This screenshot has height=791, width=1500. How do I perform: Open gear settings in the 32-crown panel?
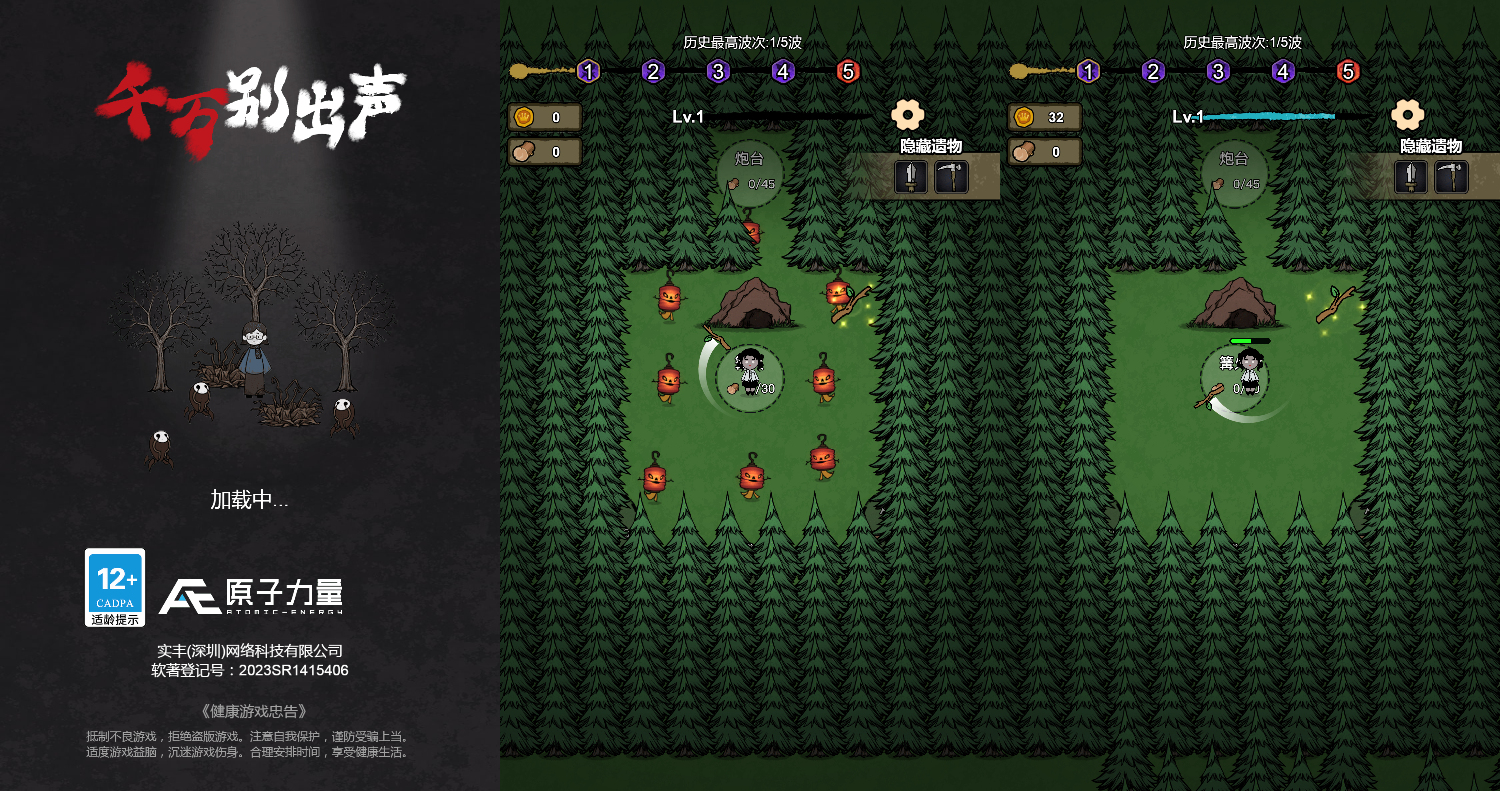pos(1407,115)
